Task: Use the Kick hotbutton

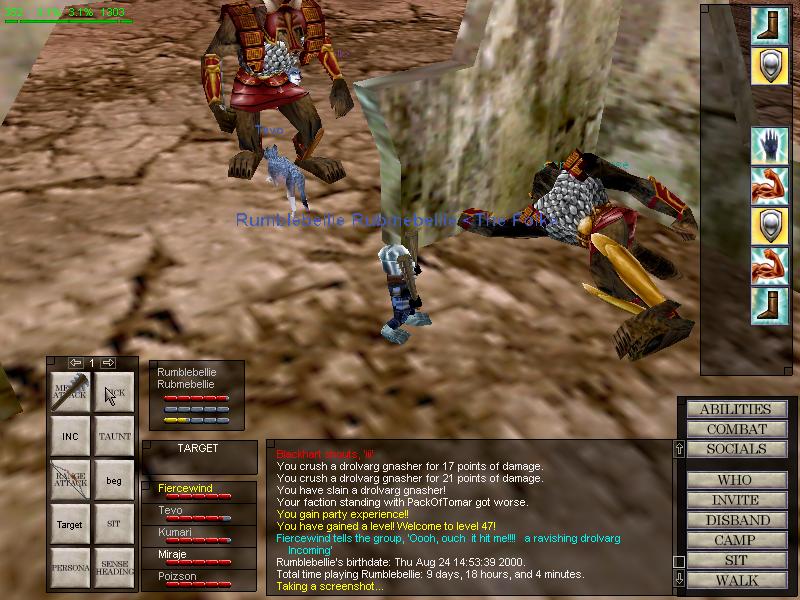Action: pyautogui.click(x=114, y=393)
